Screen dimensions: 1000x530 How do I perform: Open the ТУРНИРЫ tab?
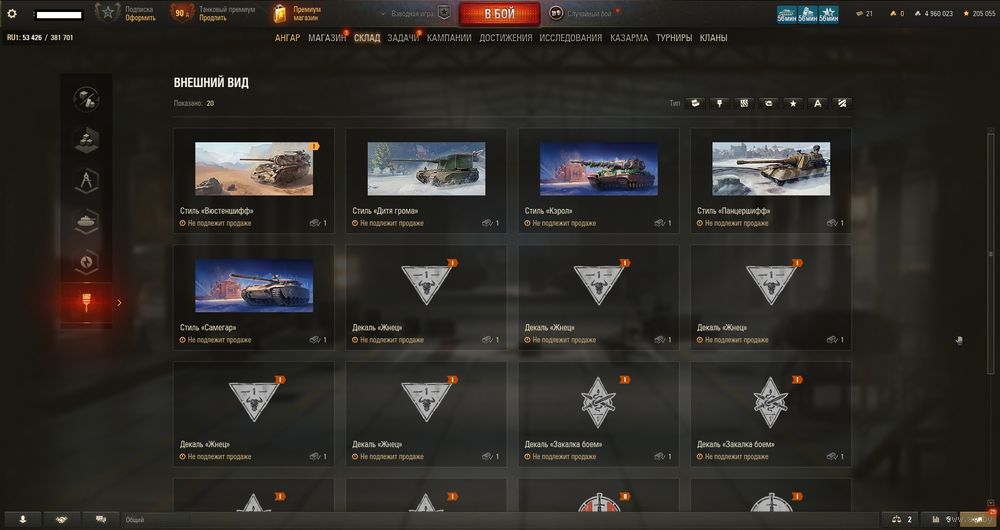674,38
